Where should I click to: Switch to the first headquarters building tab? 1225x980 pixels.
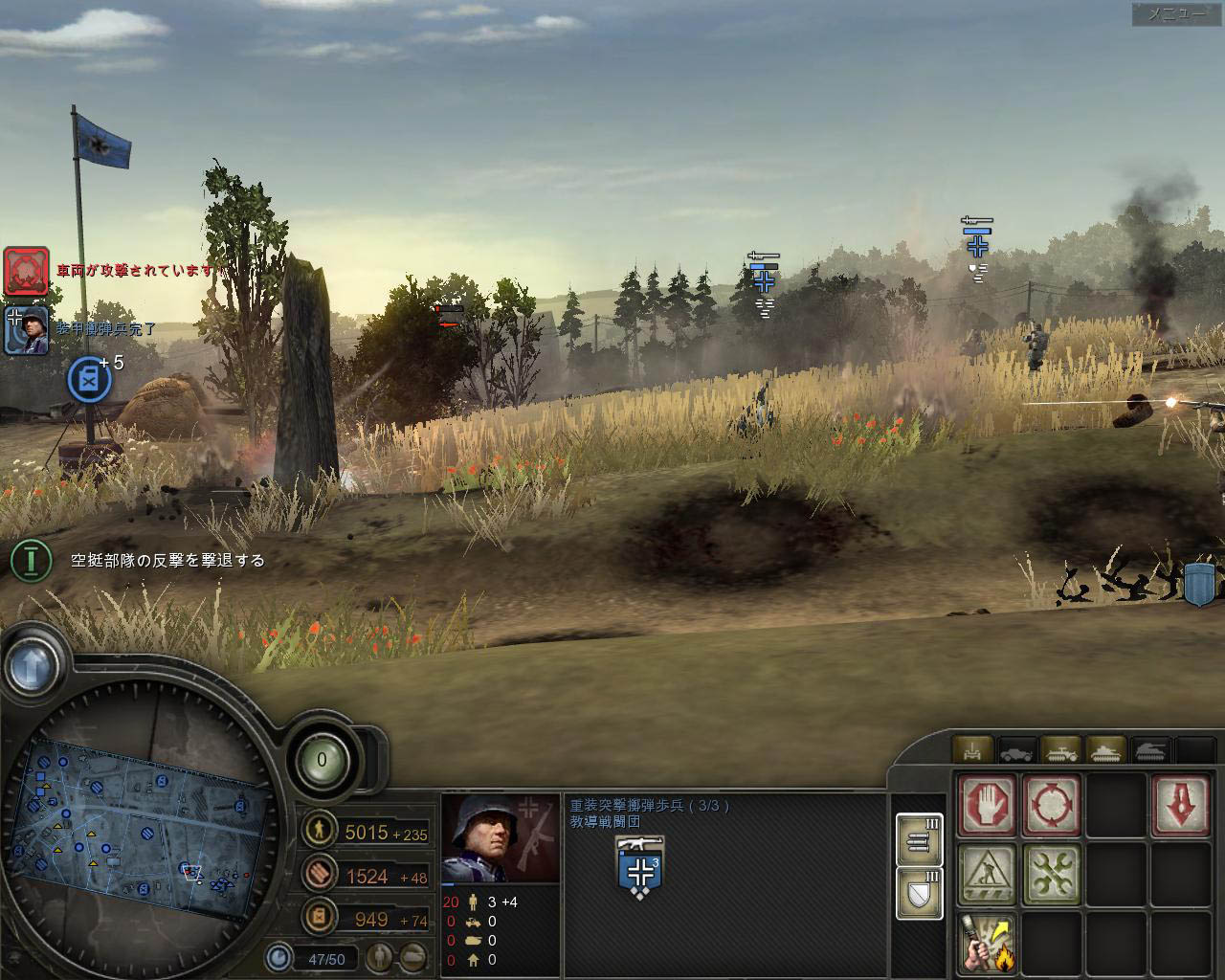pos(973,750)
